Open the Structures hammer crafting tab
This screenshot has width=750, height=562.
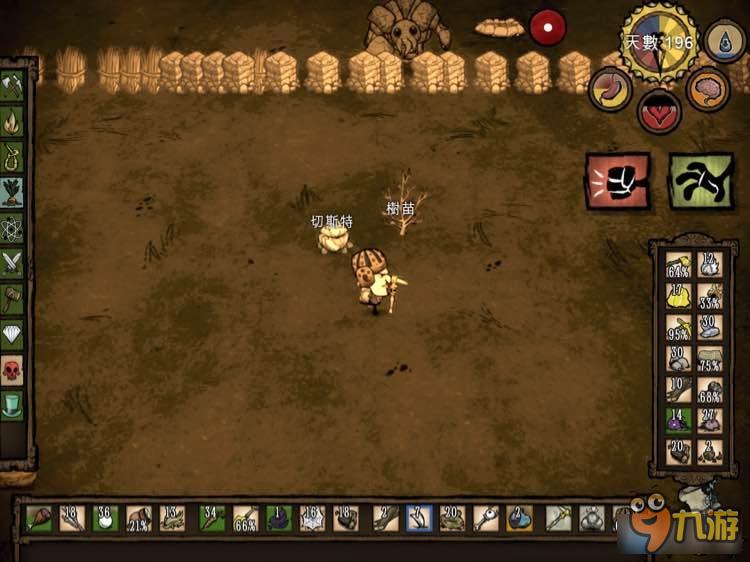tap(13, 298)
